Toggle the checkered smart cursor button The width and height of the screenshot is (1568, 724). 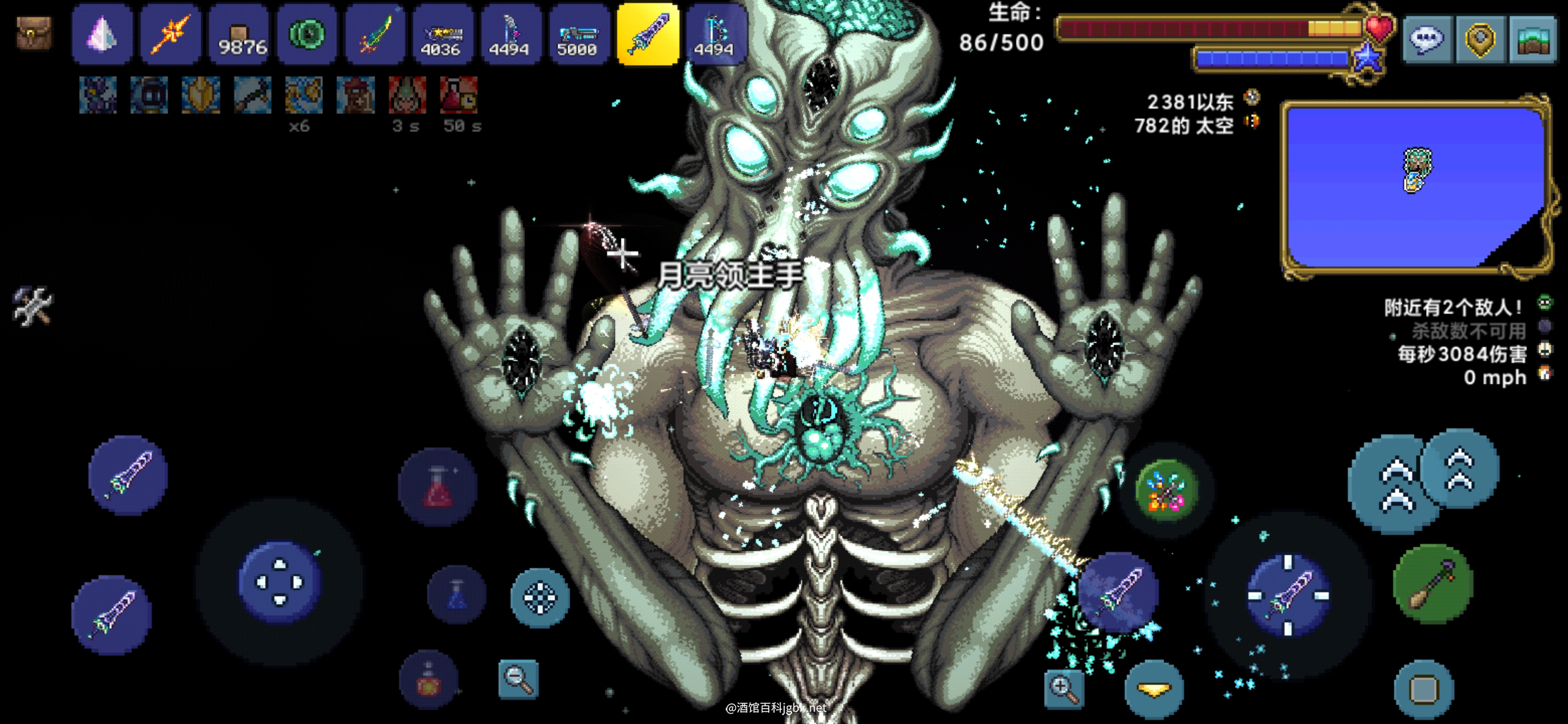click(x=540, y=597)
